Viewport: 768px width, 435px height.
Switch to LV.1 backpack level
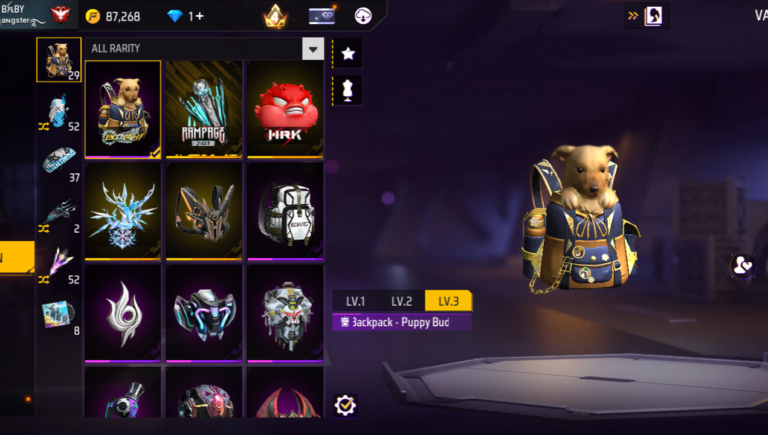[356, 301]
